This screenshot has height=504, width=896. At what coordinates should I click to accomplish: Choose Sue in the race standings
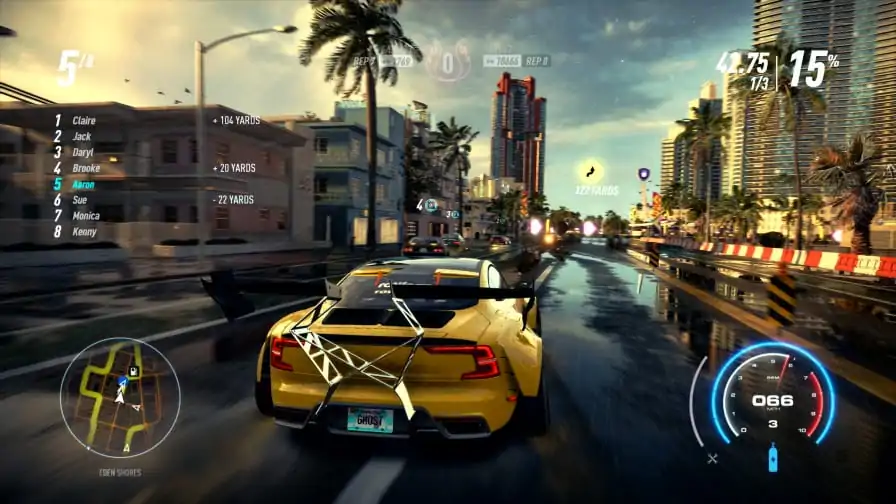(80, 200)
